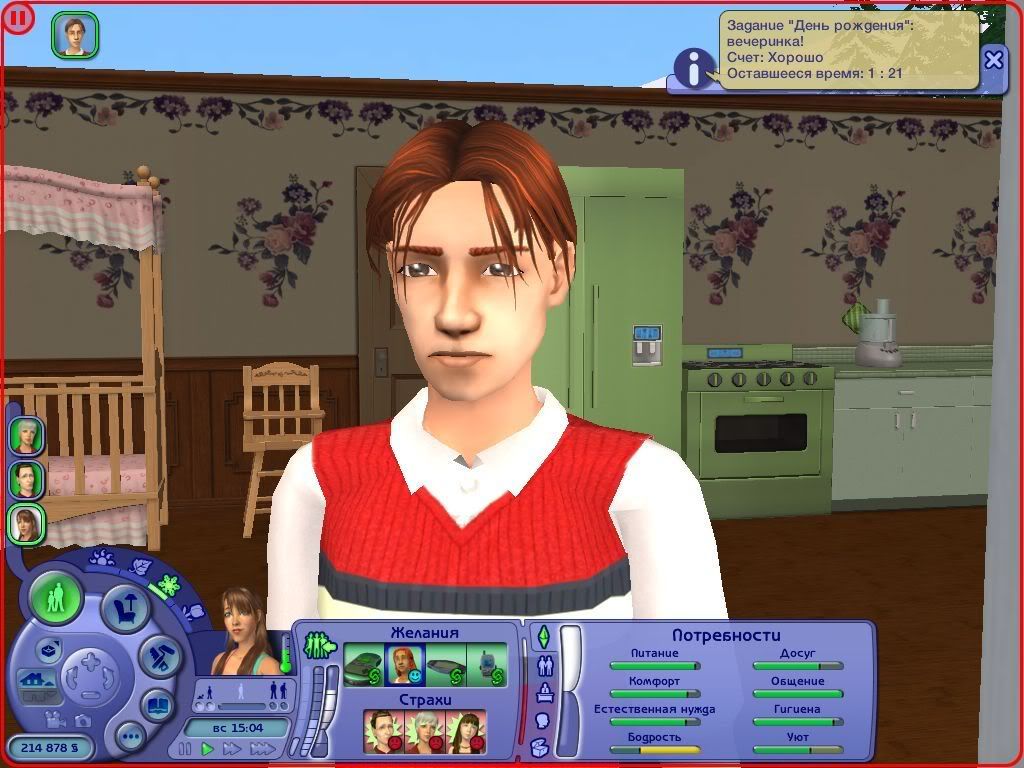This screenshot has height=768, width=1024.
Task: Open Buy mode with the armchair and lamp button
Action: click(x=127, y=609)
